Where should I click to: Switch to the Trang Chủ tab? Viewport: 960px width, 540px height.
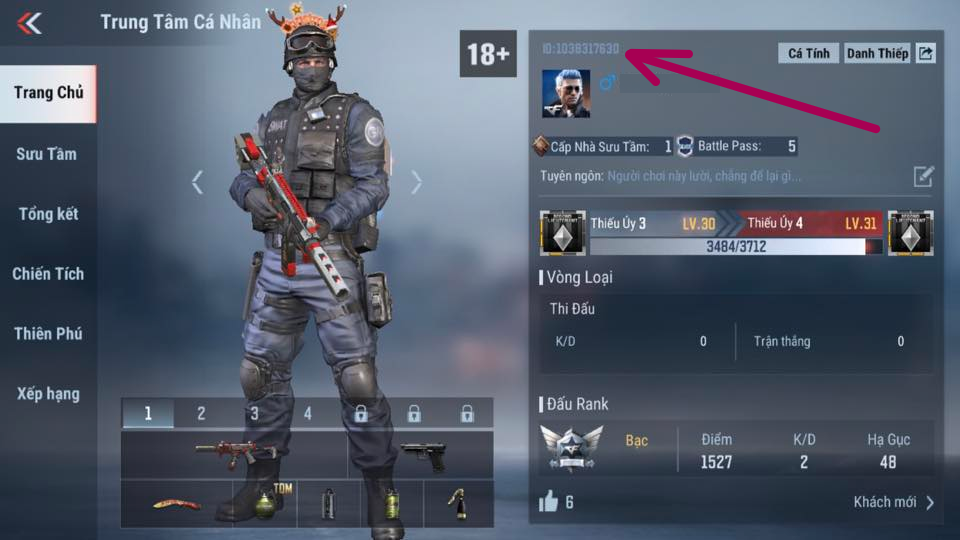tap(48, 93)
